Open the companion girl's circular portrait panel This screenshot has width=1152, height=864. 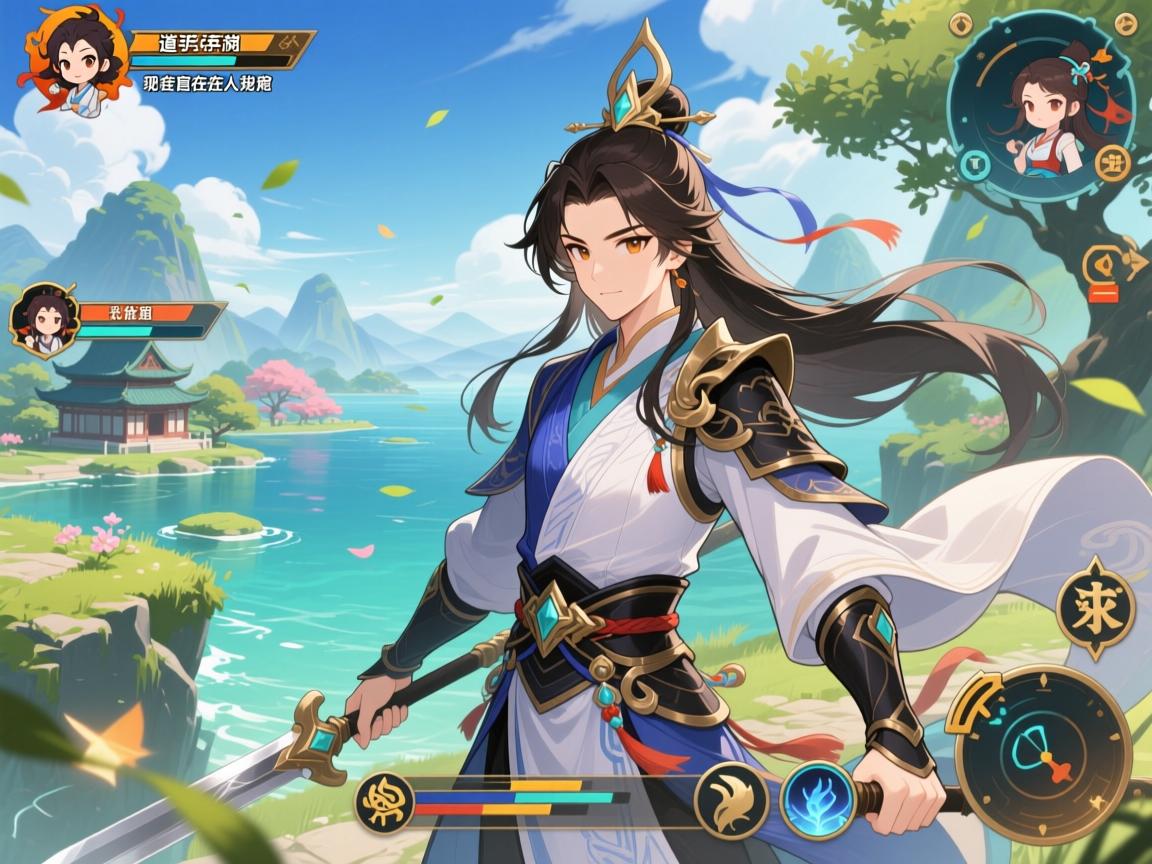coord(1041,106)
